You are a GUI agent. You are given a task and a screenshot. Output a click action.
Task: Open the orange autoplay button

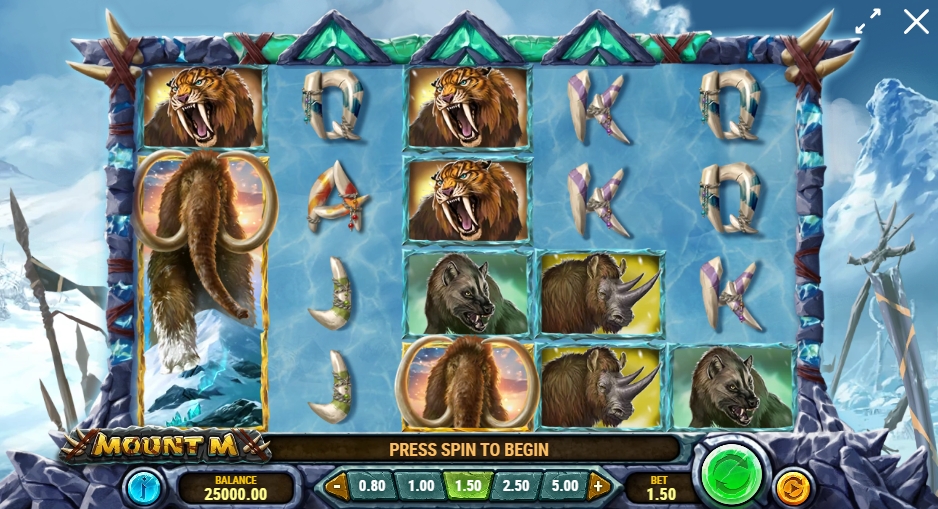[x=792, y=486]
